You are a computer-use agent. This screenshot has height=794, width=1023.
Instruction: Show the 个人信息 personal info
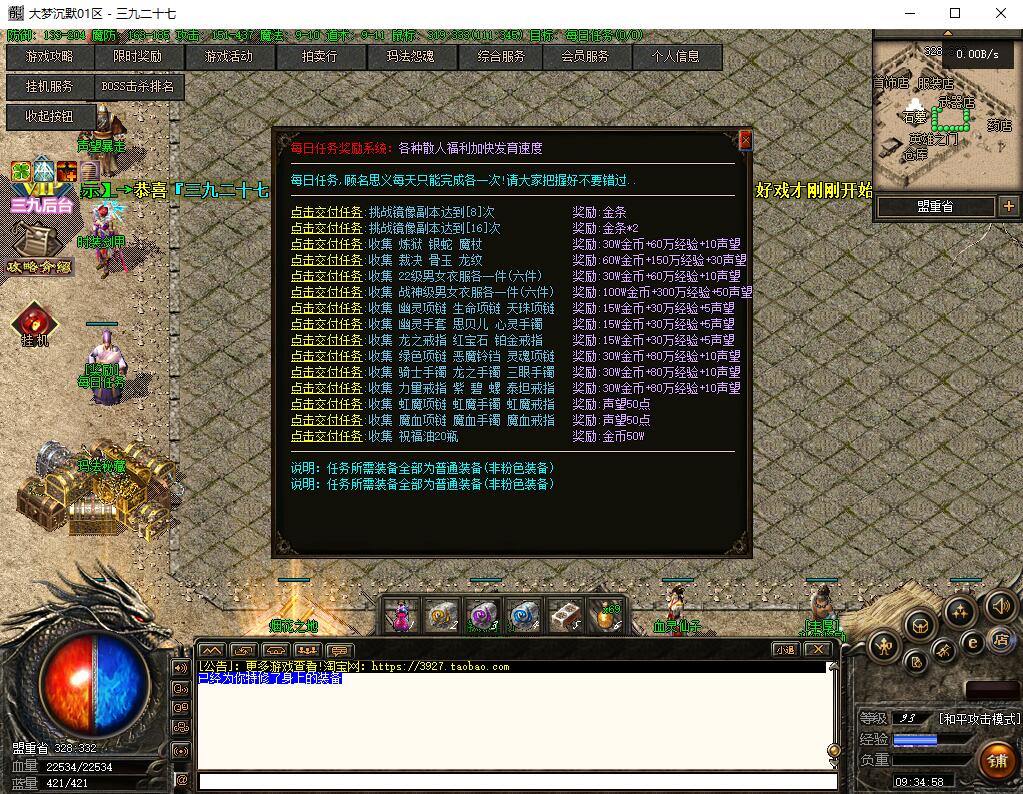(675, 57)
